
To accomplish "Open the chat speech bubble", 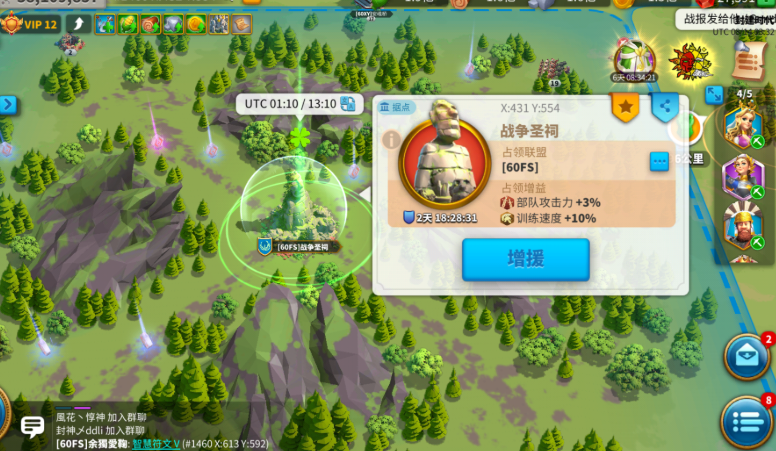I will [32, 427].
